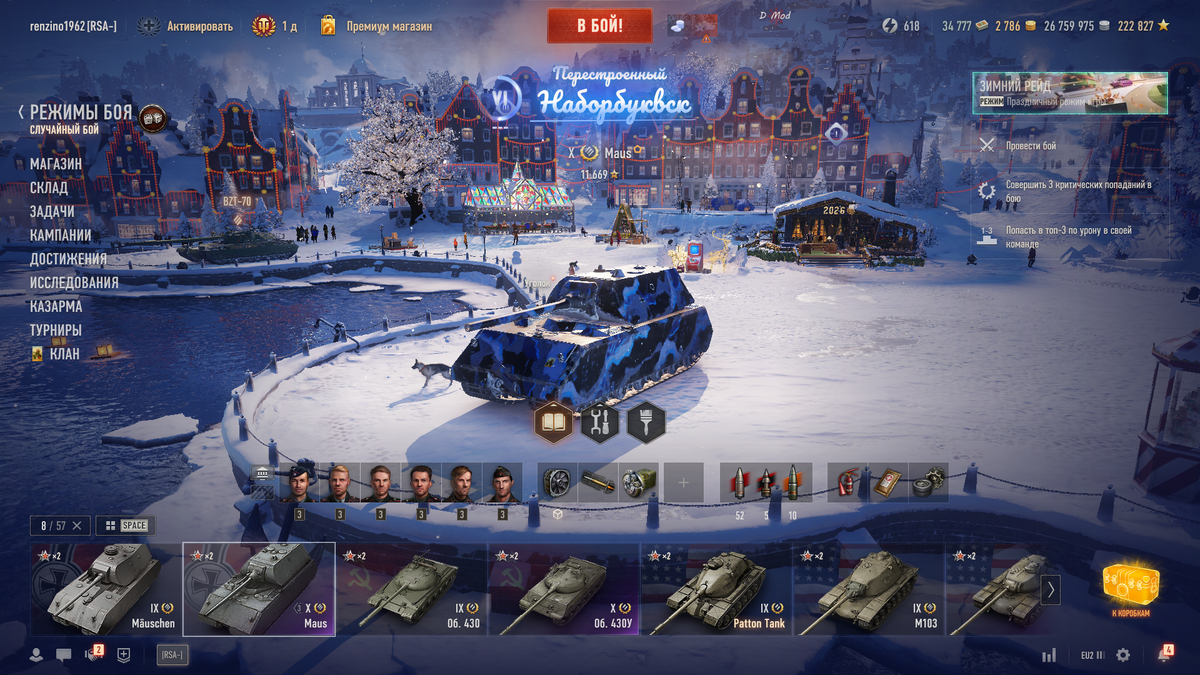Open the ТУРНИРЫ tournaments page

point(56,330)
